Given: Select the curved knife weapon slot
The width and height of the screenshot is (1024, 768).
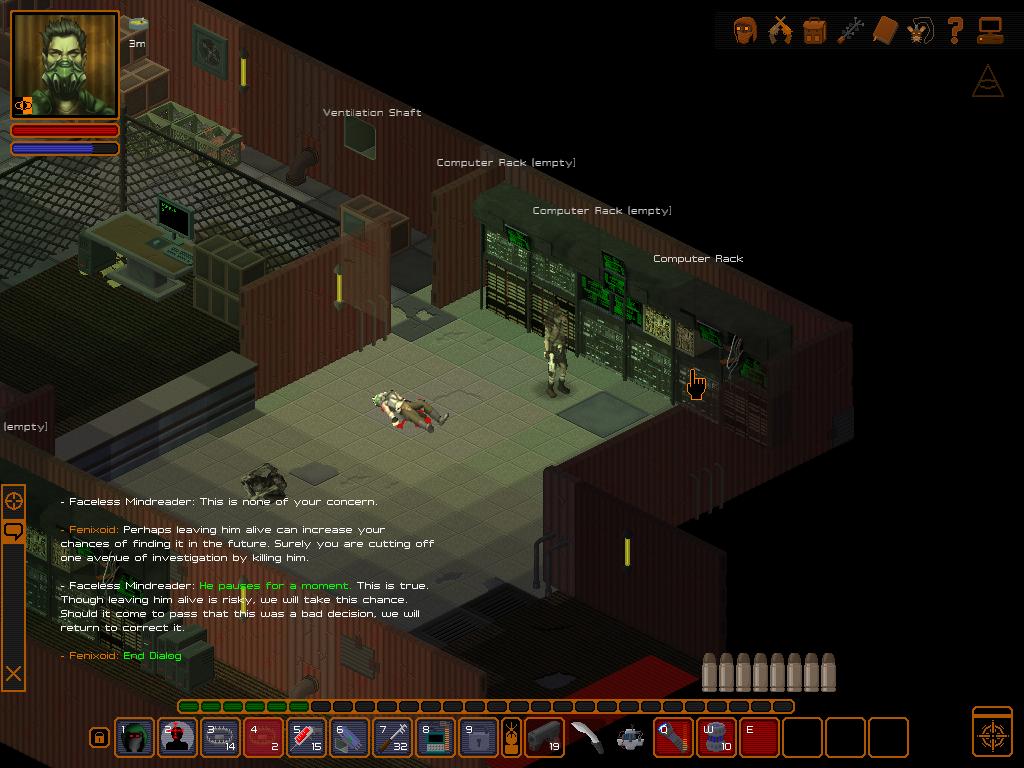Looking at the screenshot, I should tap(587, 738).
